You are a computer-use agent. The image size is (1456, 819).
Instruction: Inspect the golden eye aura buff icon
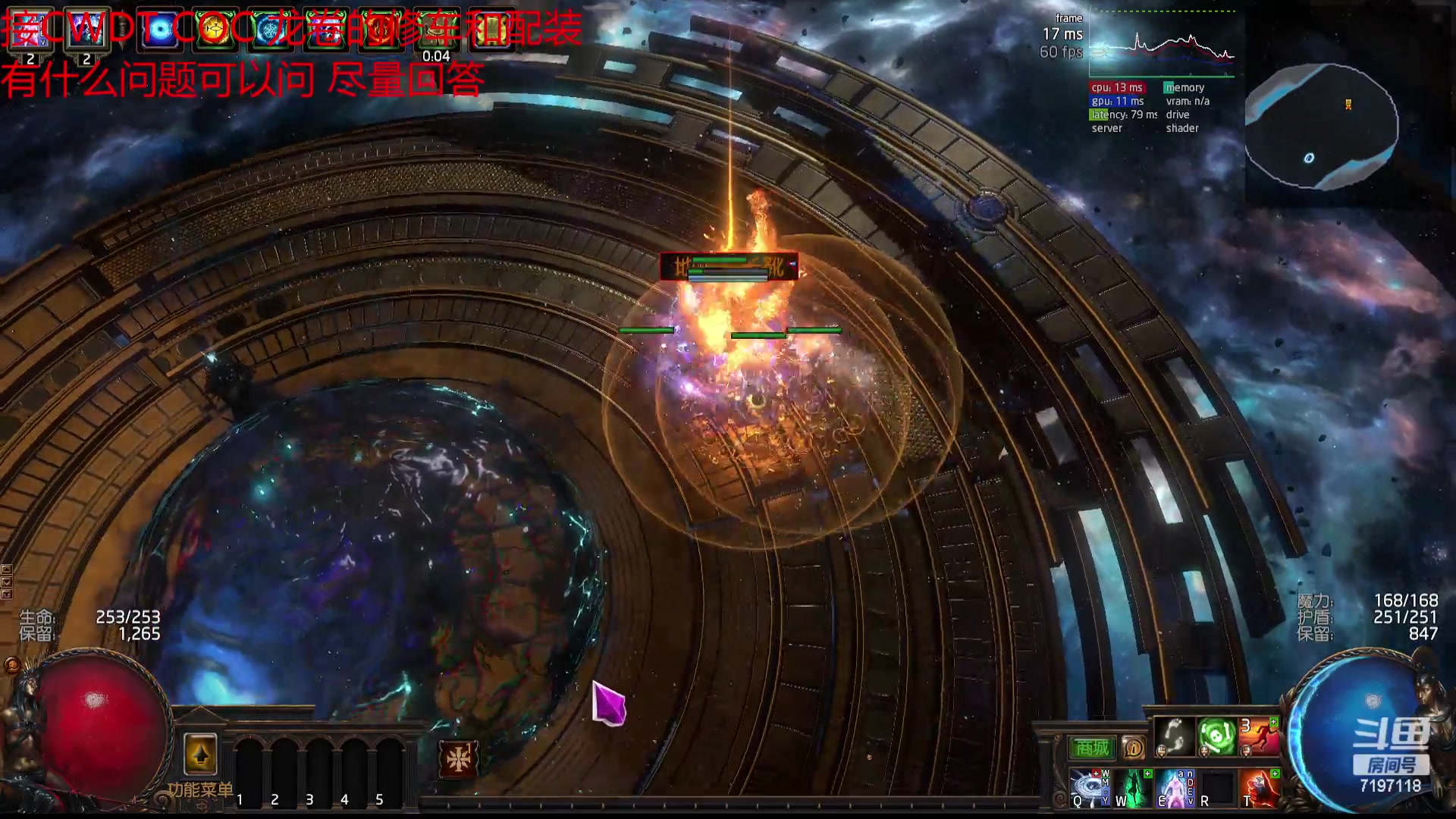tap(215, 30)
